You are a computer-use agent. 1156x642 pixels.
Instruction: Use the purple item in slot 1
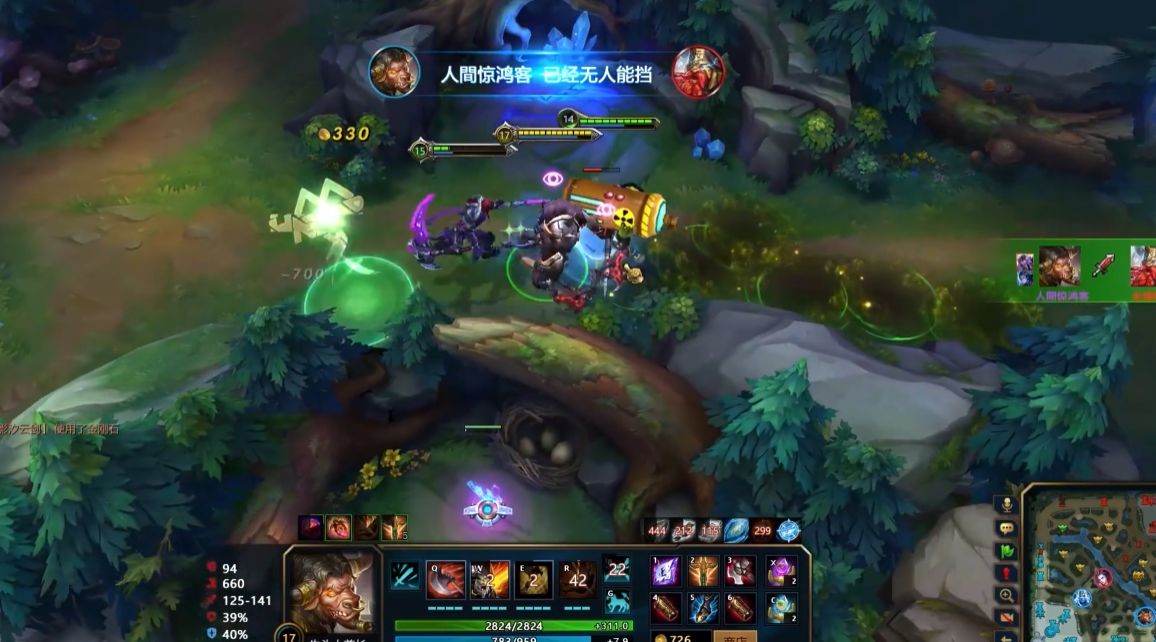click(x=667, y=571)
